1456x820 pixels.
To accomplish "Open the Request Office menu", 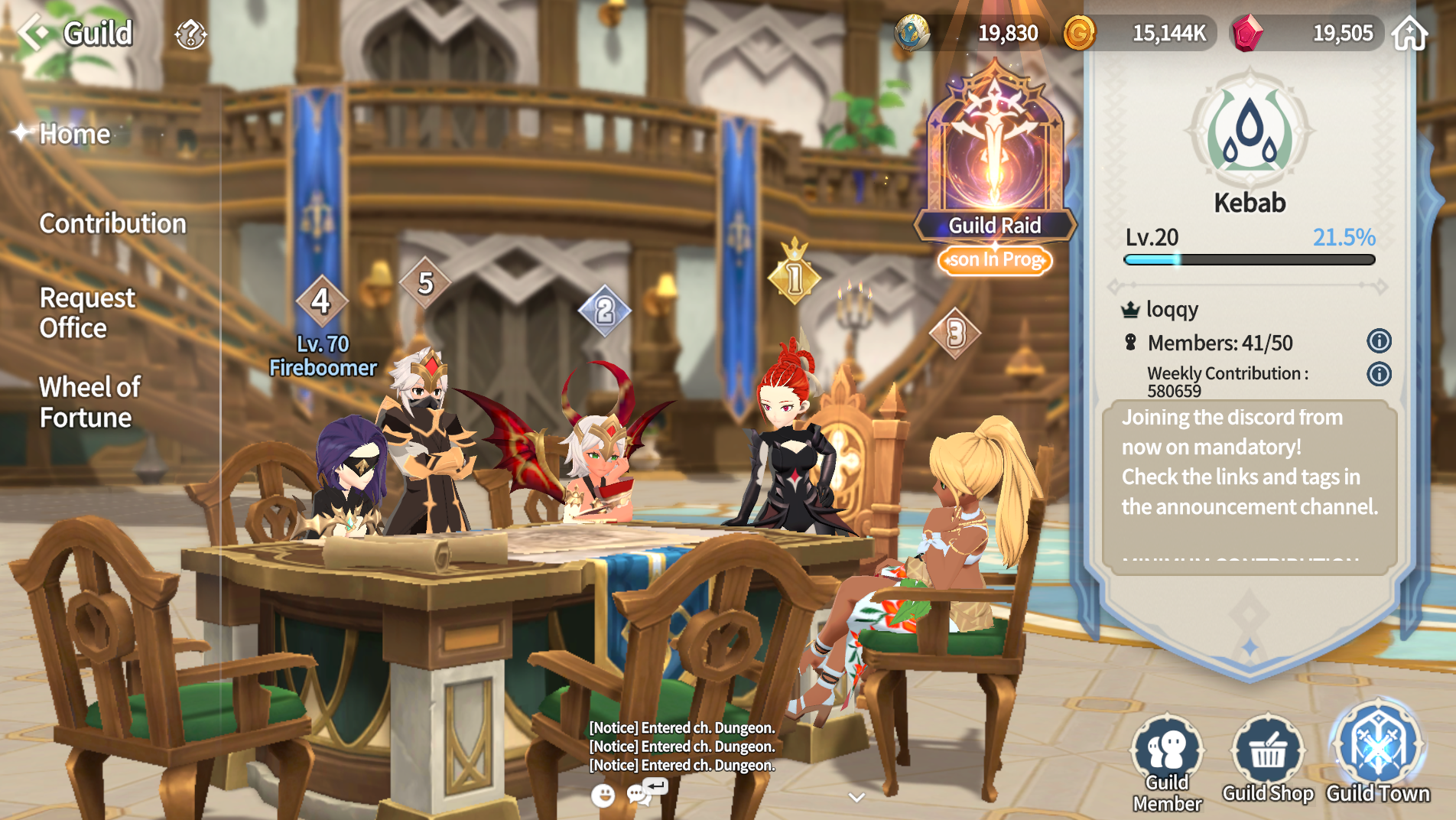I will pyautogui.click(x=86, y=312).
